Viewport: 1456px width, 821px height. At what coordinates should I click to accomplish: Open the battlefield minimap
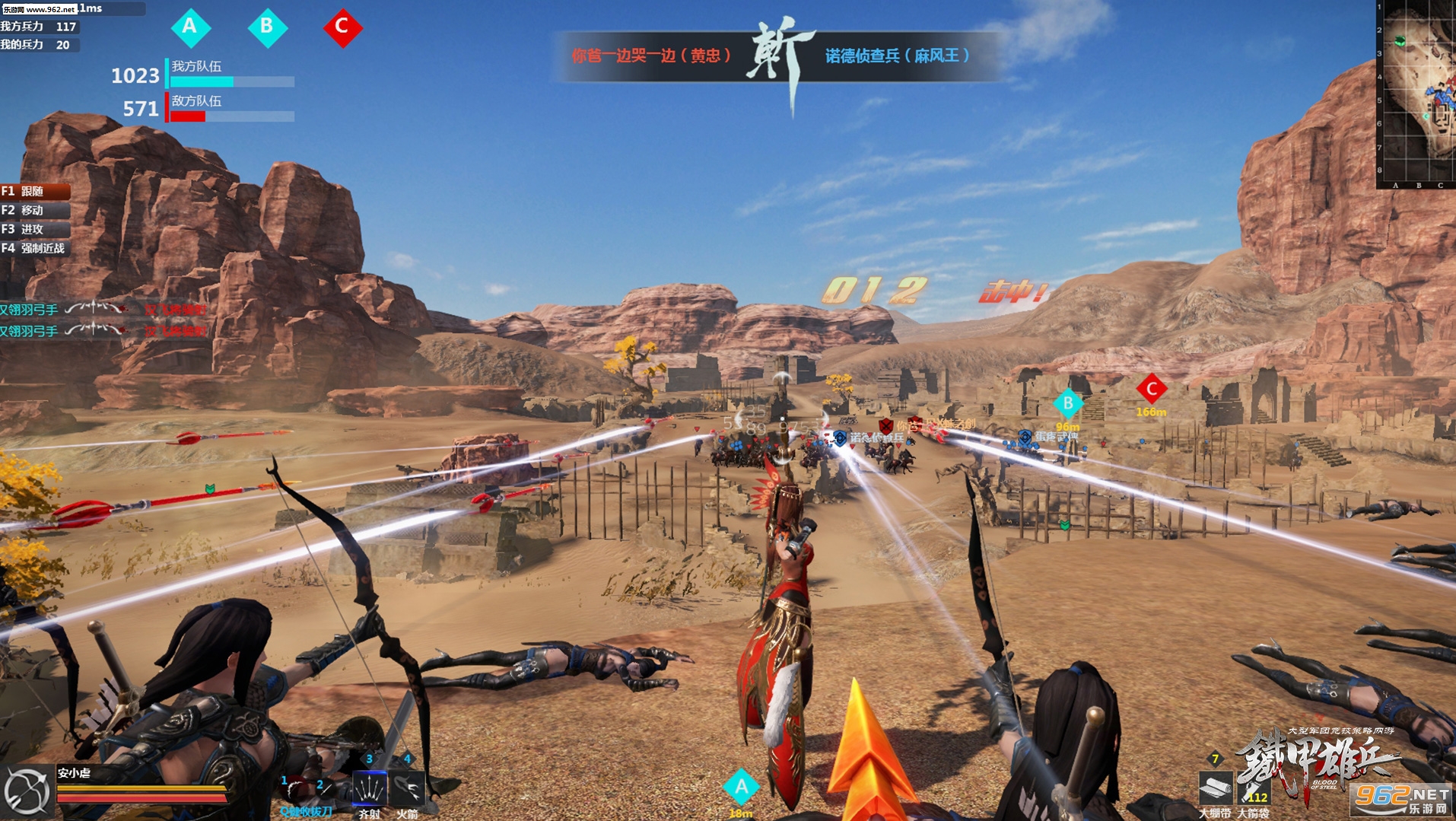(1417, 91)
